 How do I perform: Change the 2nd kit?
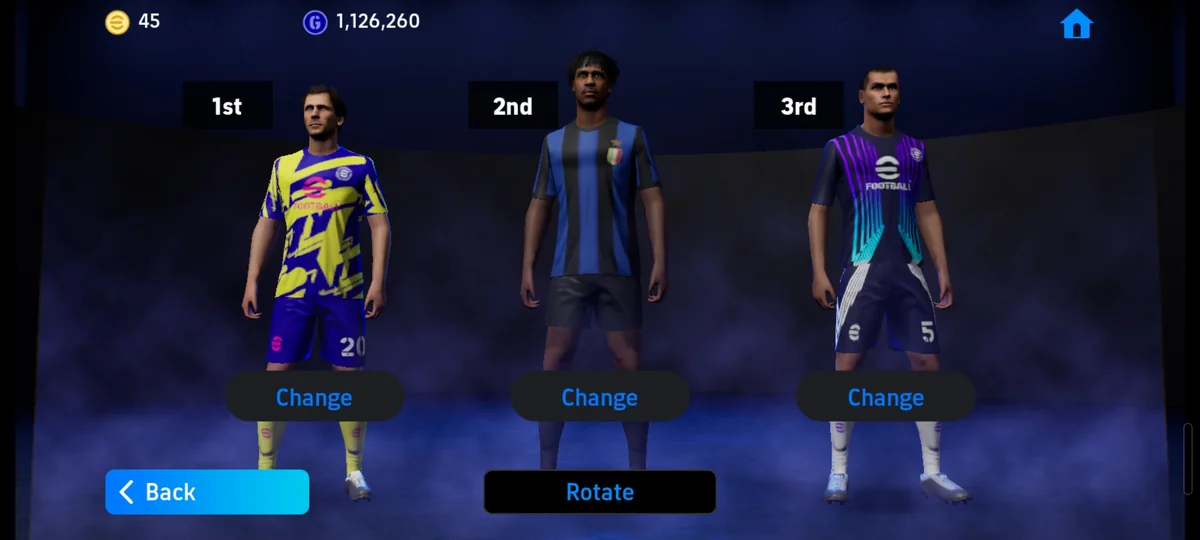click(600, 397)
